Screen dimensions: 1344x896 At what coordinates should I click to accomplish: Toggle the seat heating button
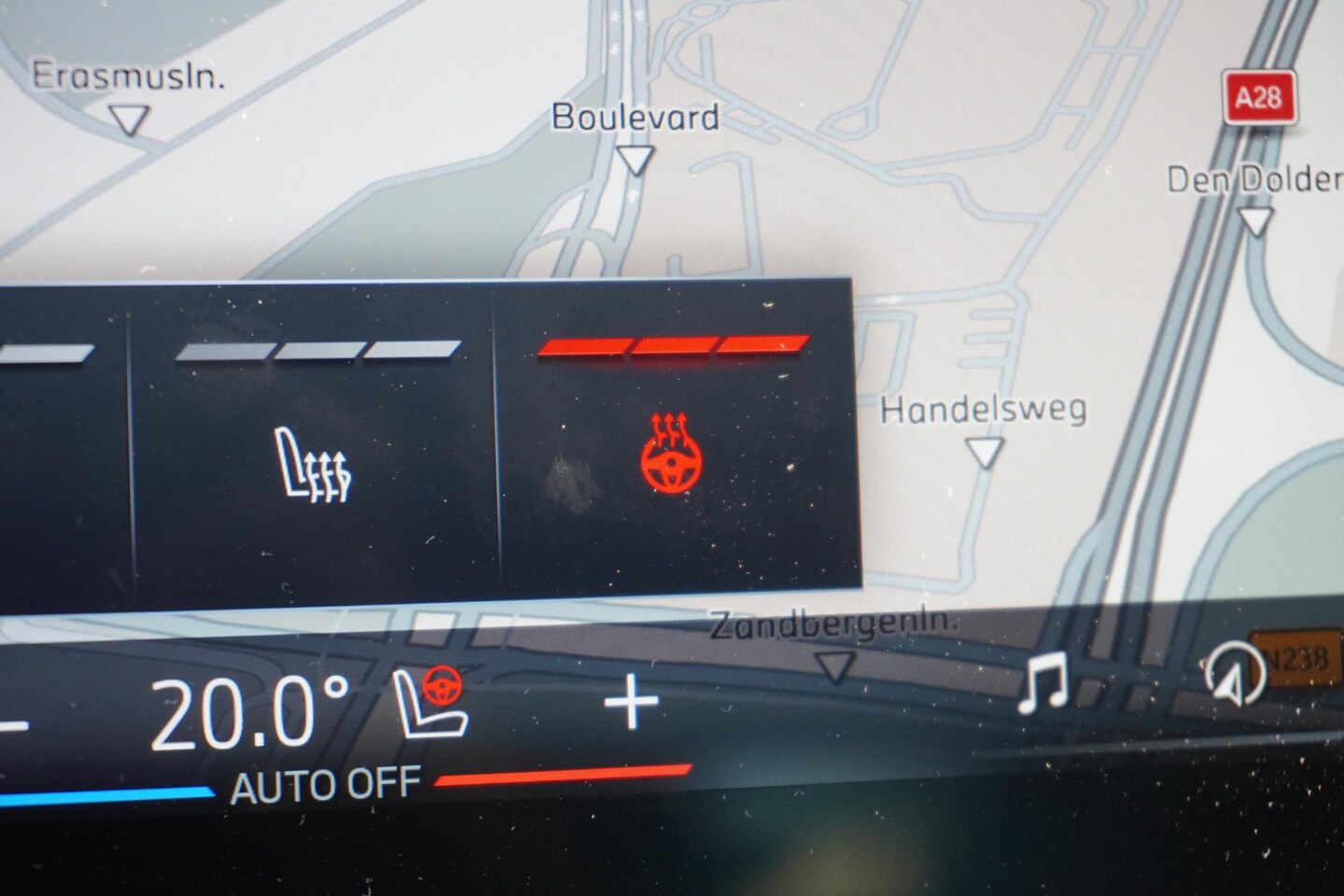point(315,465)
